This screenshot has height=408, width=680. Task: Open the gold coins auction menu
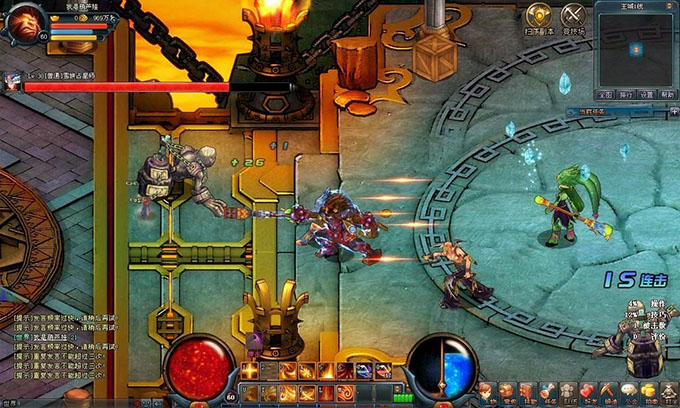[x=648, y=392]
